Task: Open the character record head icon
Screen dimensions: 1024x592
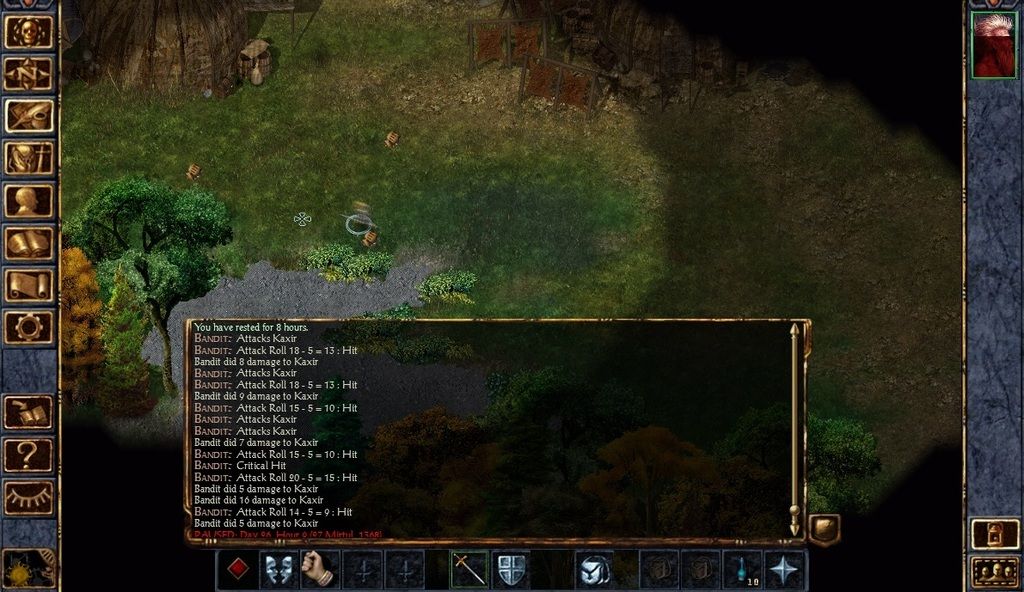Action: (29, 200)
